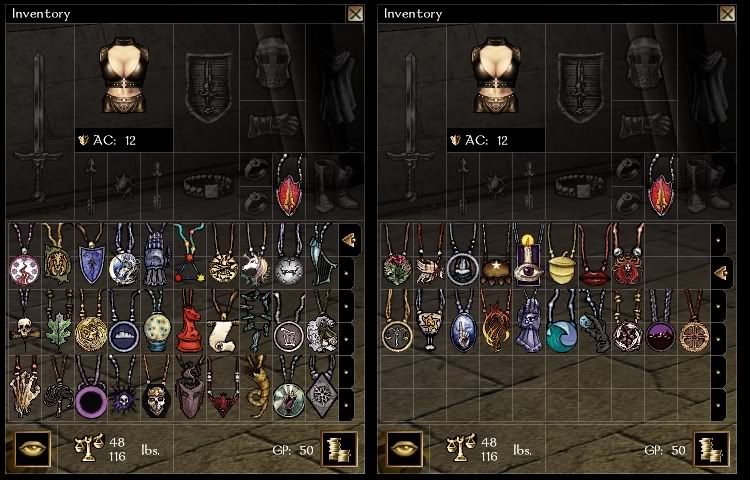Select the golden coiled serpent amulet
The width and height of the screenshot is (750, 480).
click(x=254, y=392)
